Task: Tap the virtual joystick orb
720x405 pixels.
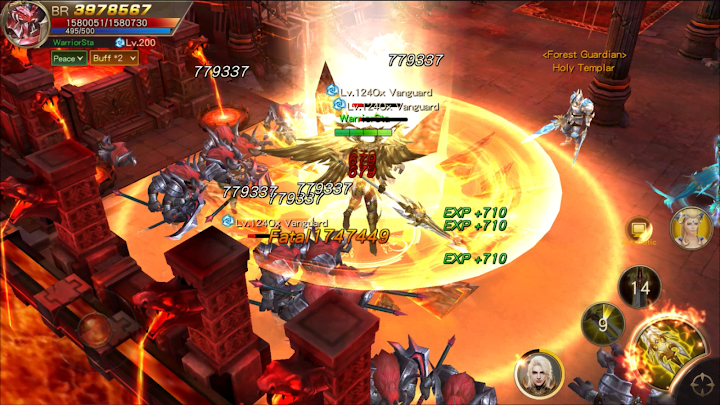Action: [x=97, y=331]
